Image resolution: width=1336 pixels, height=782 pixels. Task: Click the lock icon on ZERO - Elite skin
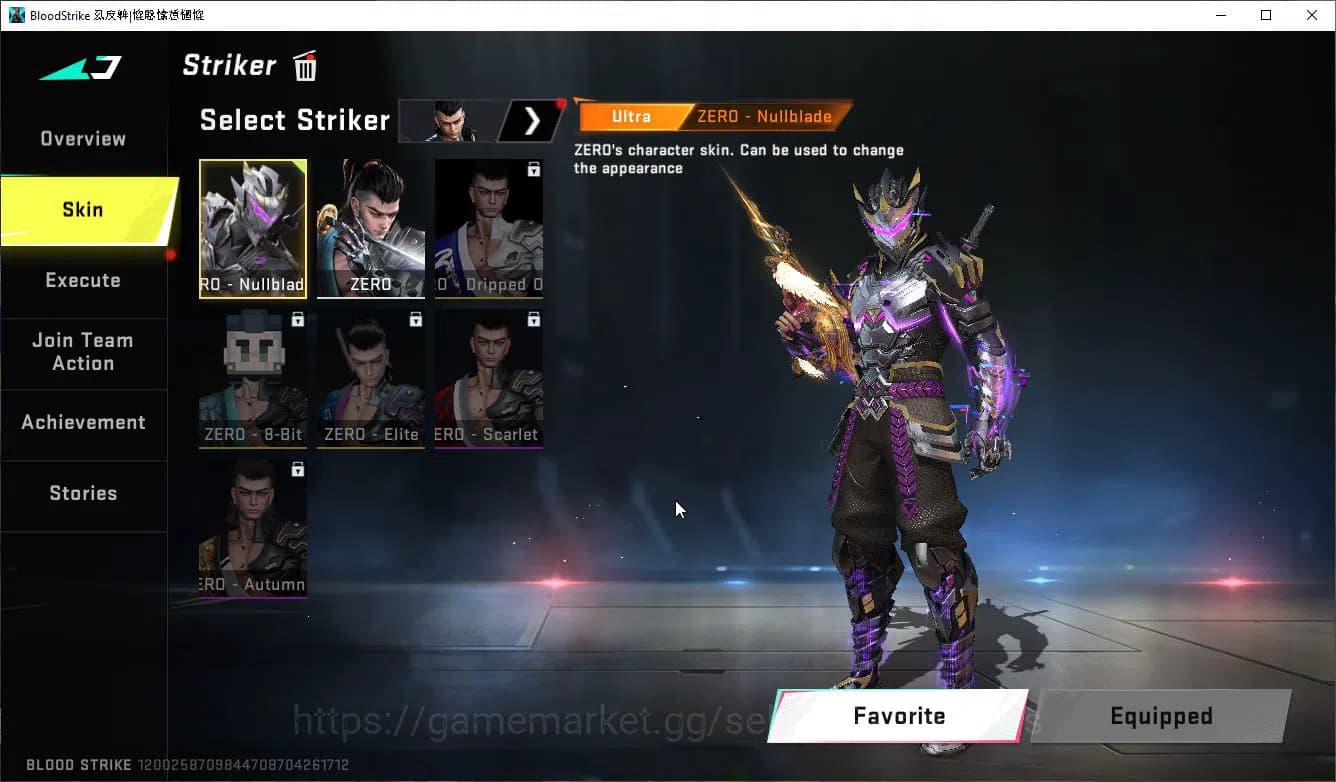click(x=415, y=319)
